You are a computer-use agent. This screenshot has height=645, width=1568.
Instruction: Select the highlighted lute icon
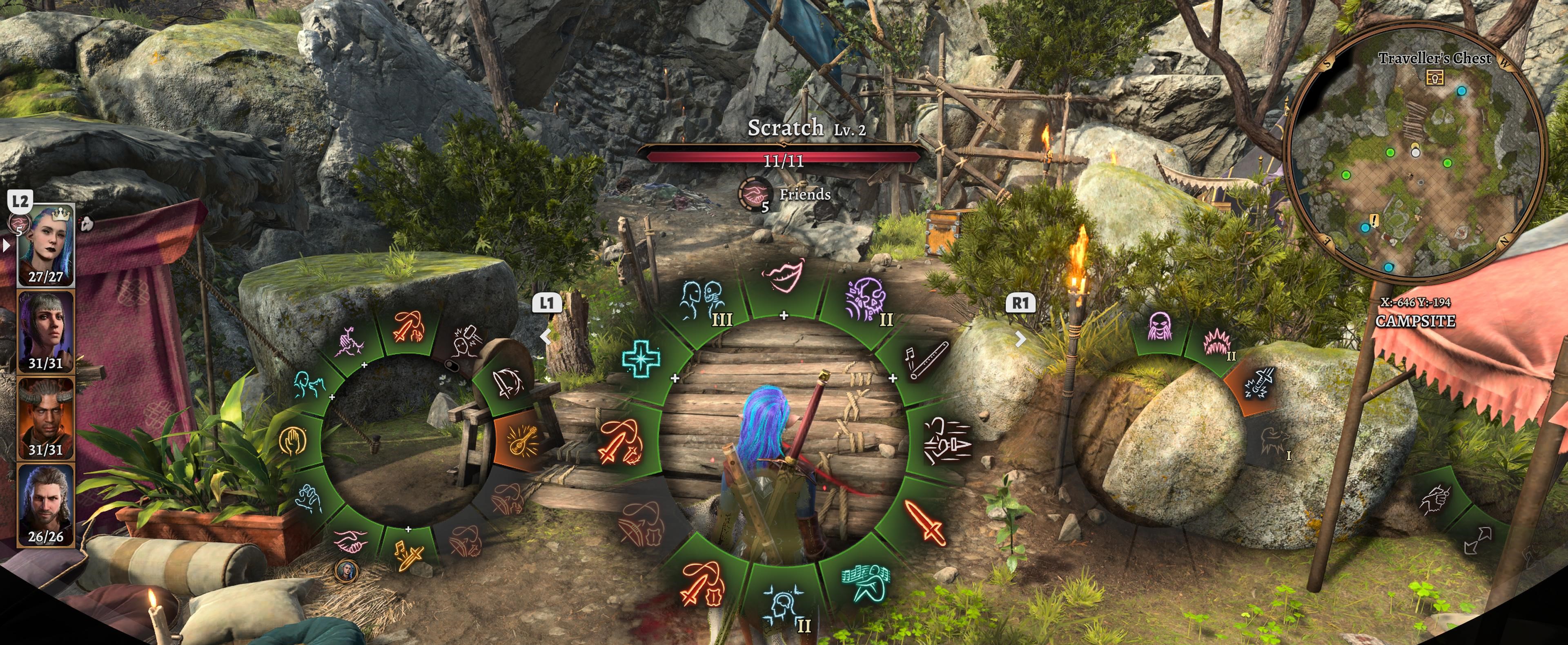click(x=522, y=440)
